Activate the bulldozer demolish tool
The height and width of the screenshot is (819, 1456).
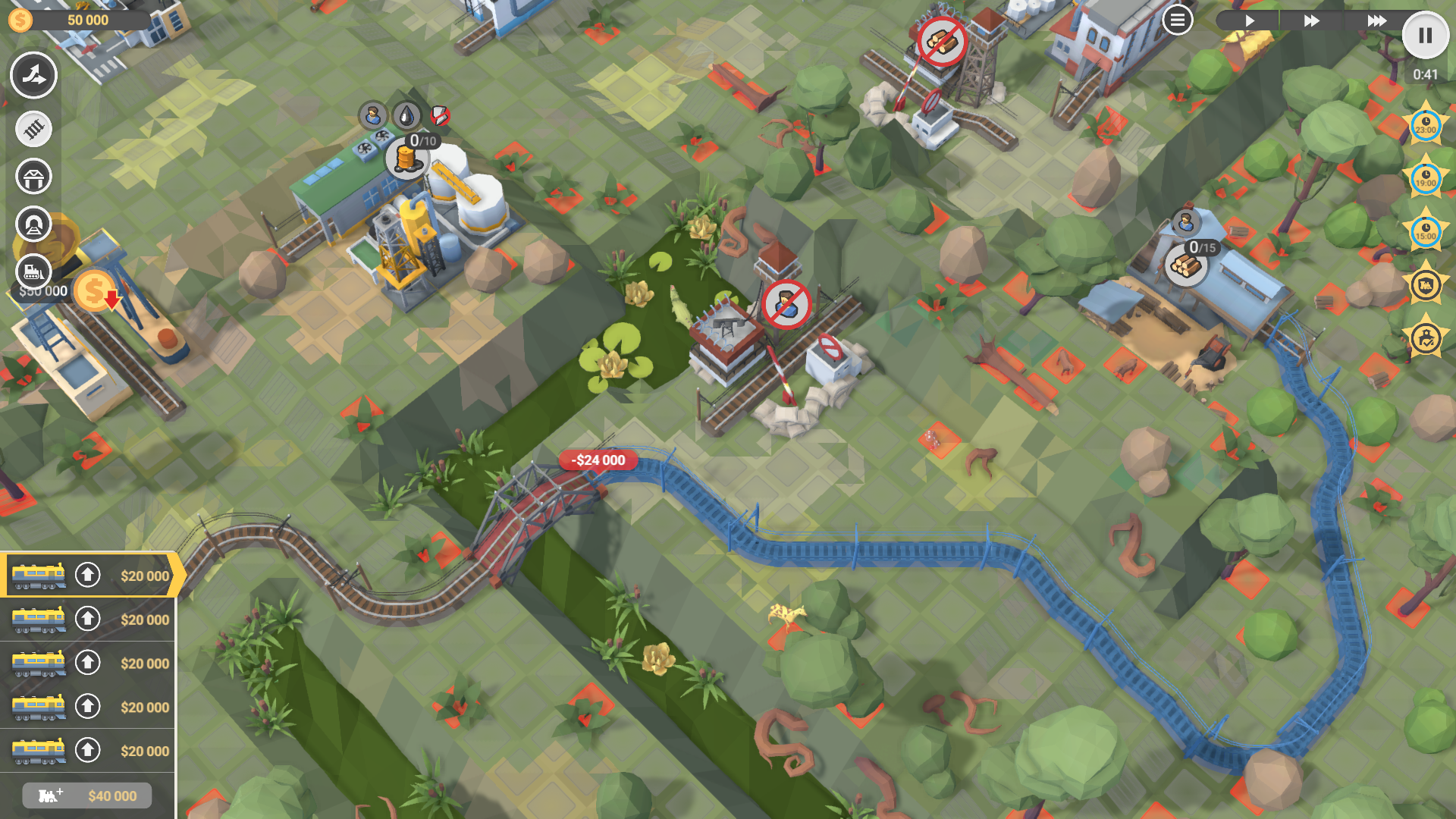point(33,271)
